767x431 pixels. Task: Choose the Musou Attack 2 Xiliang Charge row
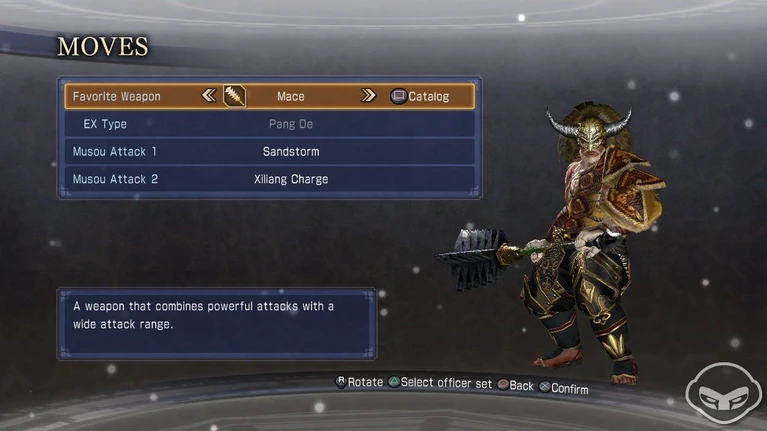[267, 179]
